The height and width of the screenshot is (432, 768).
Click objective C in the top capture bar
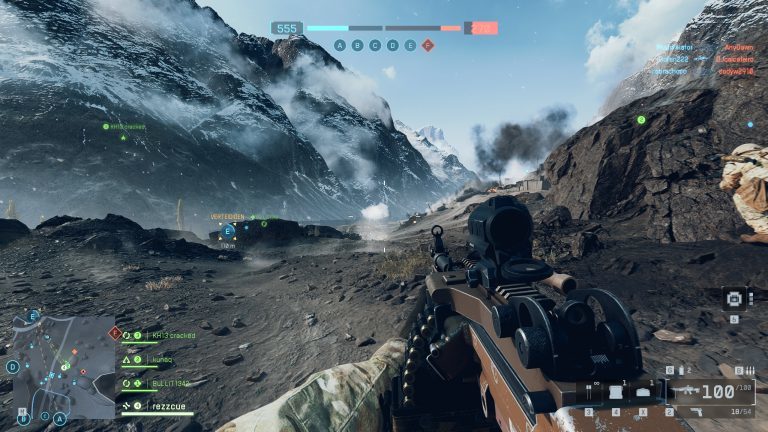375,45
